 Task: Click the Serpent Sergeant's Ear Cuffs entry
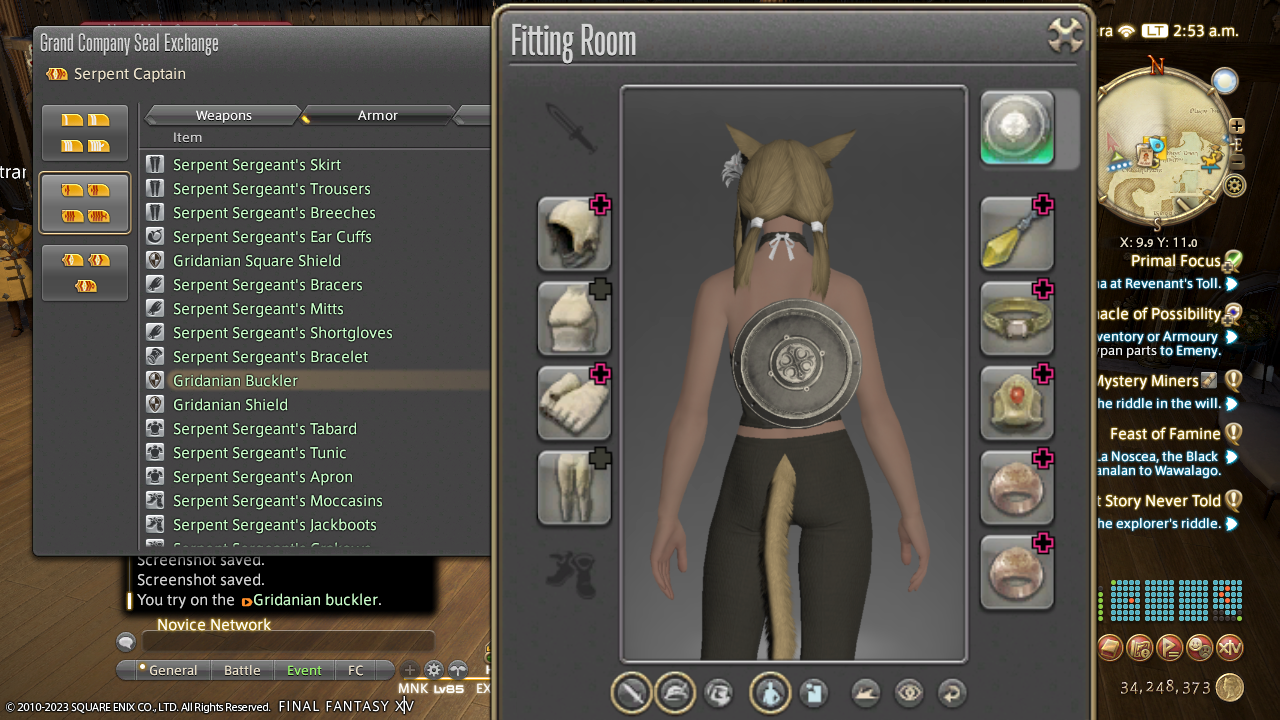(271, 237)
